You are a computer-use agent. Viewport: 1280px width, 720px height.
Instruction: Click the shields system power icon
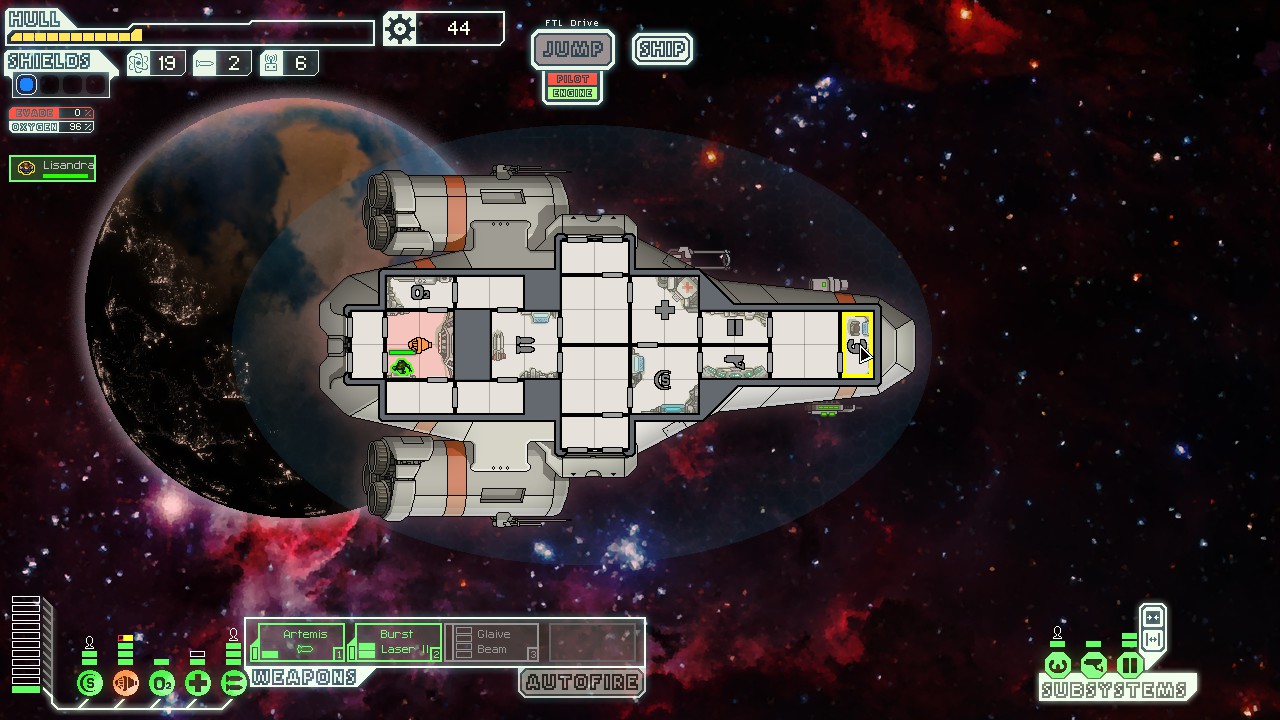click(x=90, y=684)
